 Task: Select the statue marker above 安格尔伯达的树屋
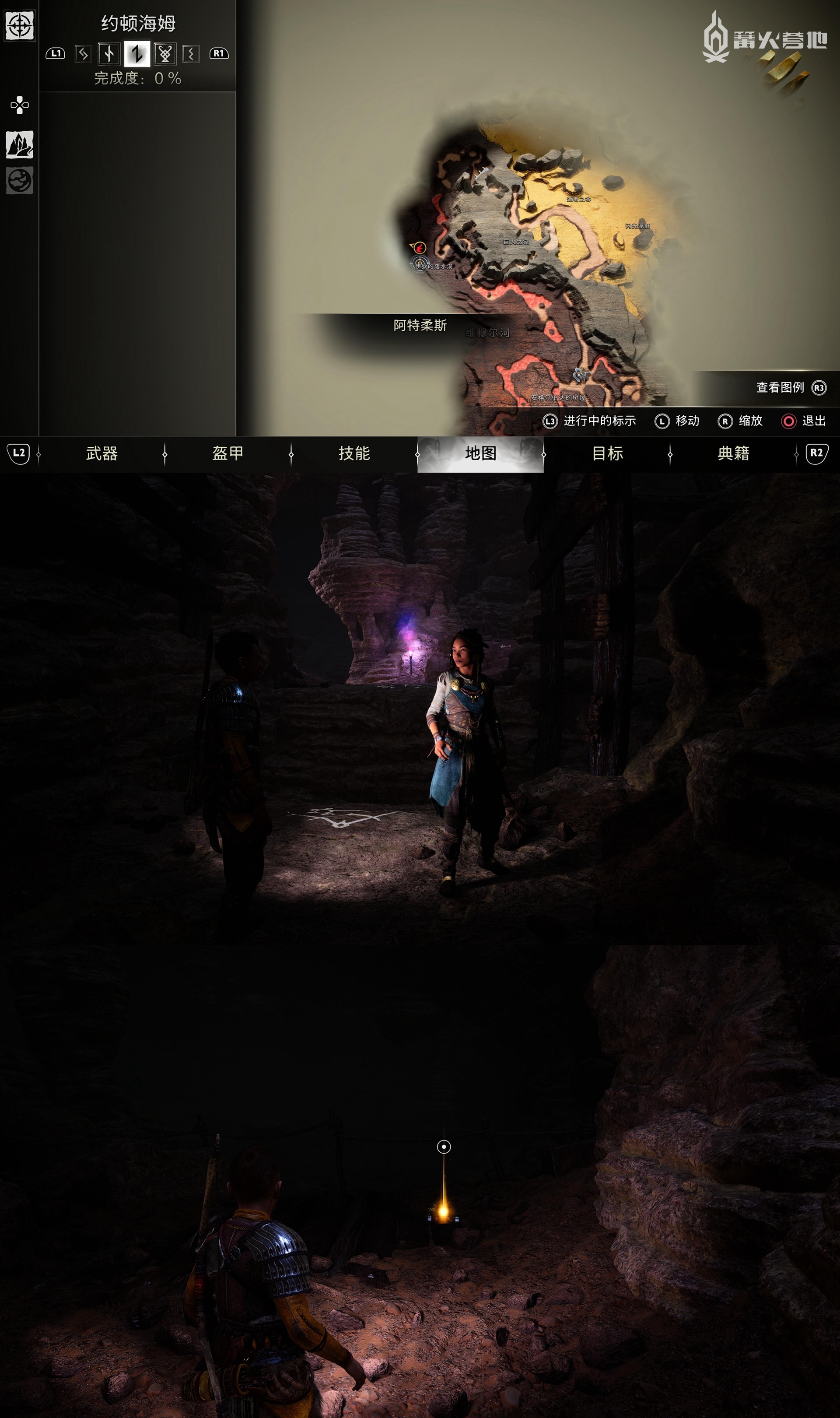tap(579, 374)
